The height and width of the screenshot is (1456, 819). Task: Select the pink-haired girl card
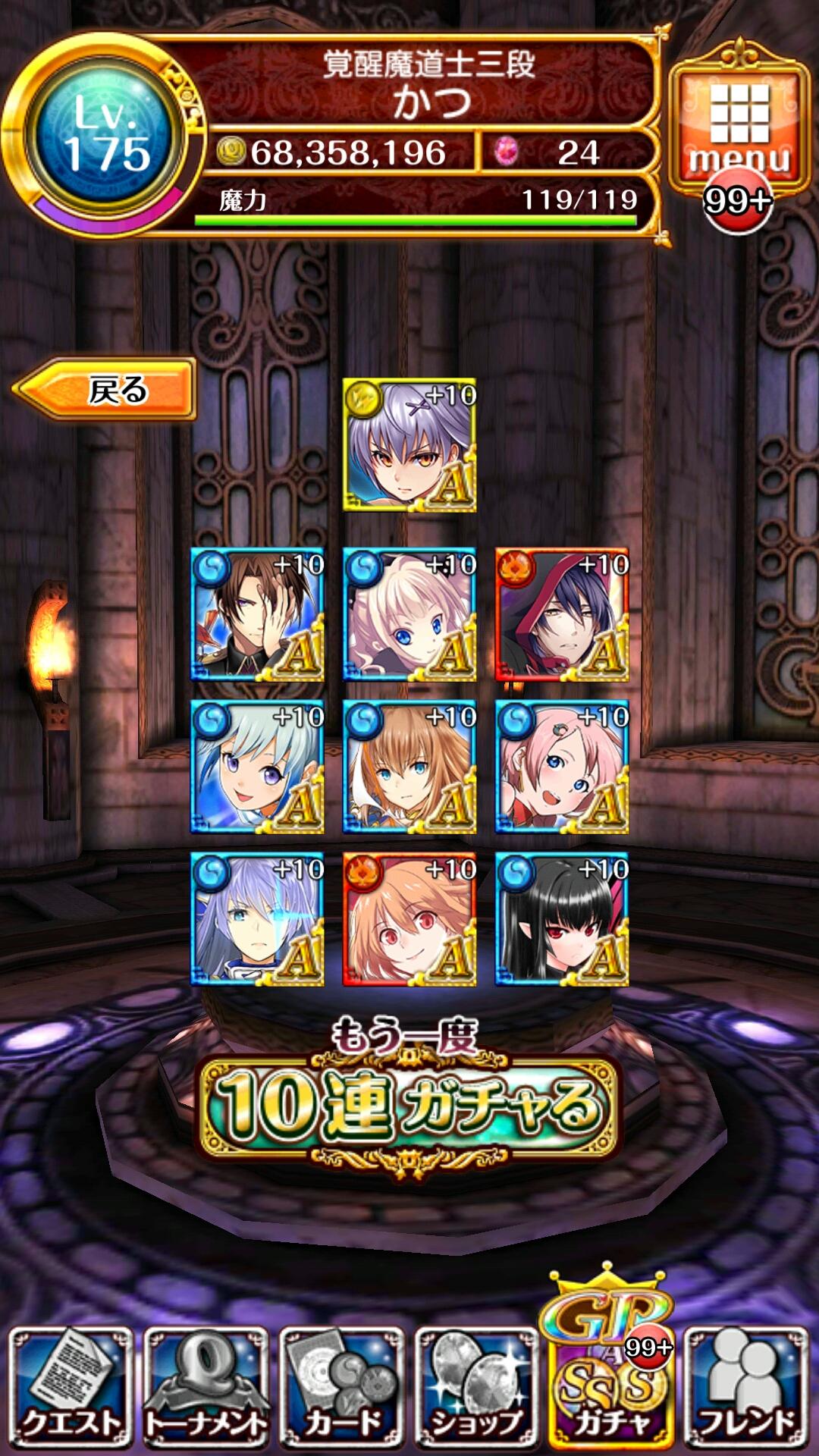tap(562, 767)
